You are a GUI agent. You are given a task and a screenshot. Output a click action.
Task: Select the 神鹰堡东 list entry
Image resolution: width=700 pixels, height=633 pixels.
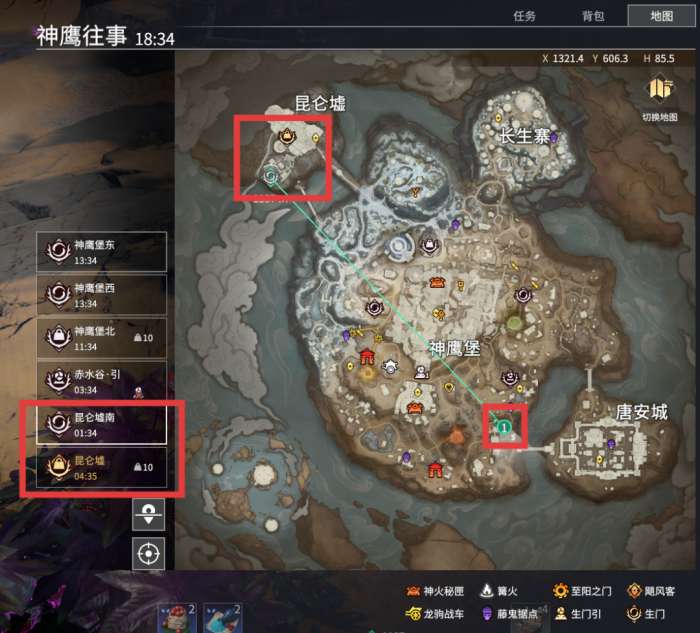102,252
